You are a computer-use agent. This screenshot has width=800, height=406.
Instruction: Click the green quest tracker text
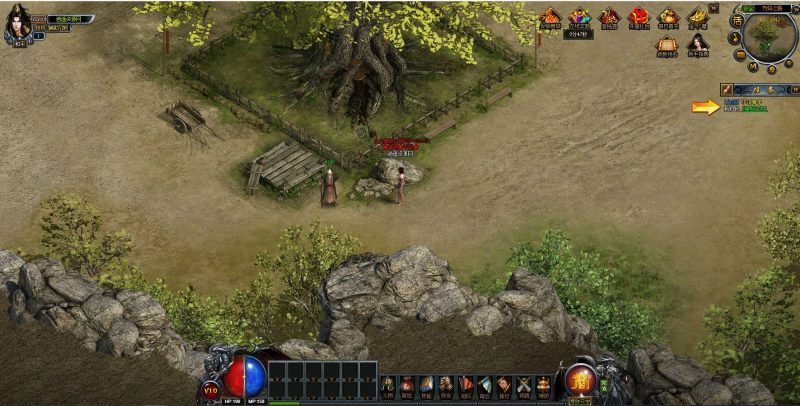(755, 108)
